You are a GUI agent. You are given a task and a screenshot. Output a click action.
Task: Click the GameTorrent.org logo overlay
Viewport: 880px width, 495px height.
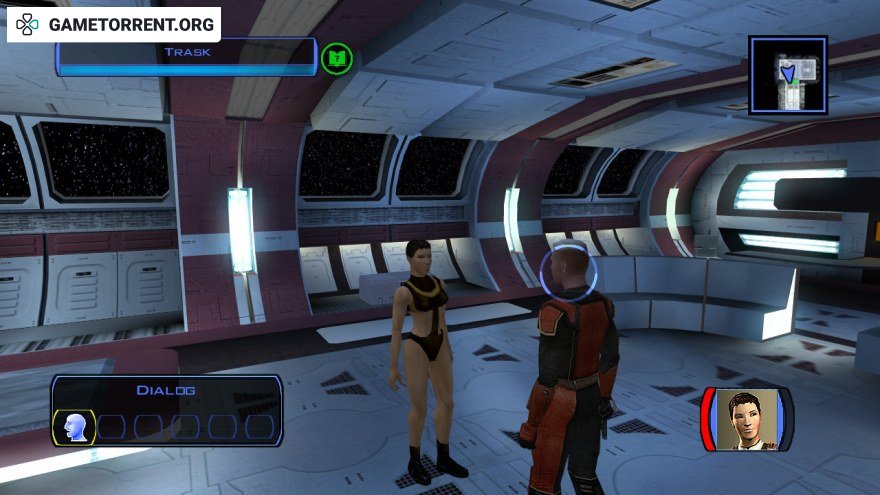(113, 24)
